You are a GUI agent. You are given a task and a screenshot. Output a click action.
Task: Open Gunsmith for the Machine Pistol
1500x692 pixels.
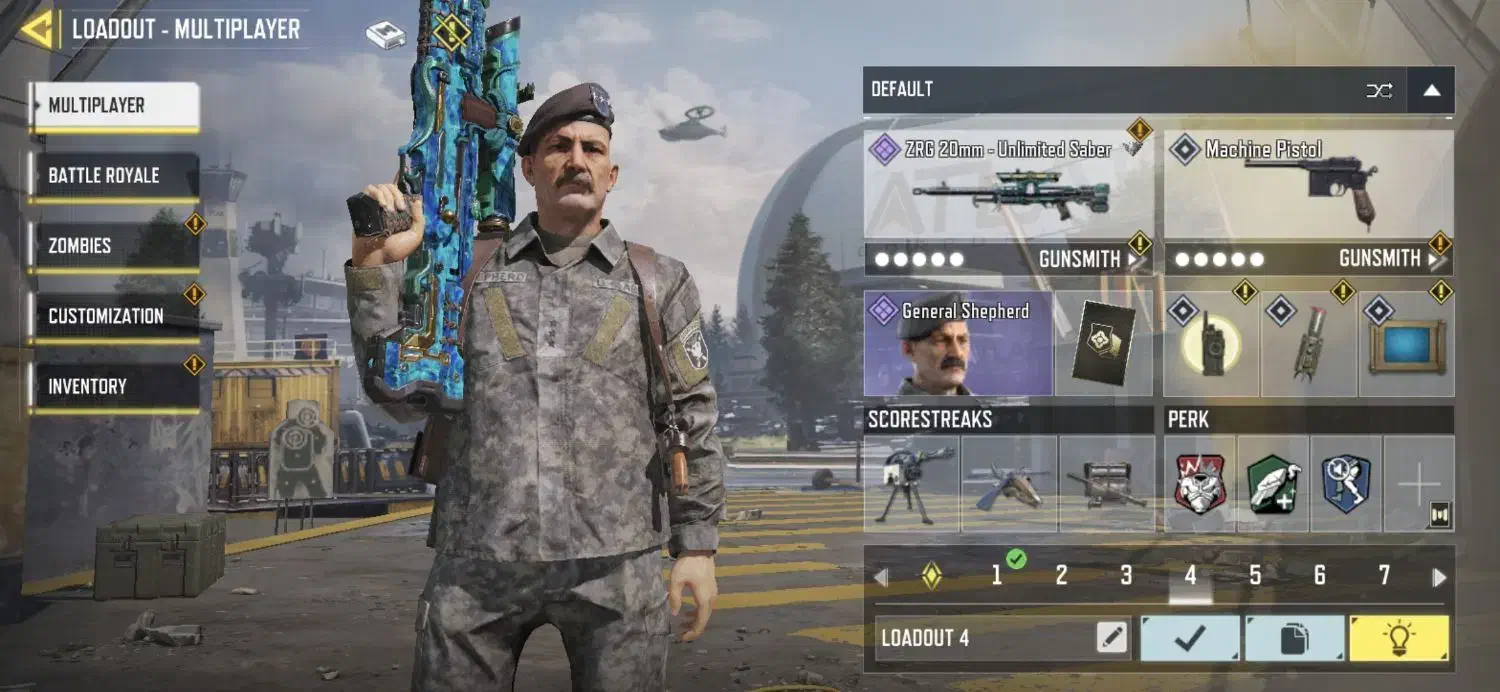(1387, 259)
